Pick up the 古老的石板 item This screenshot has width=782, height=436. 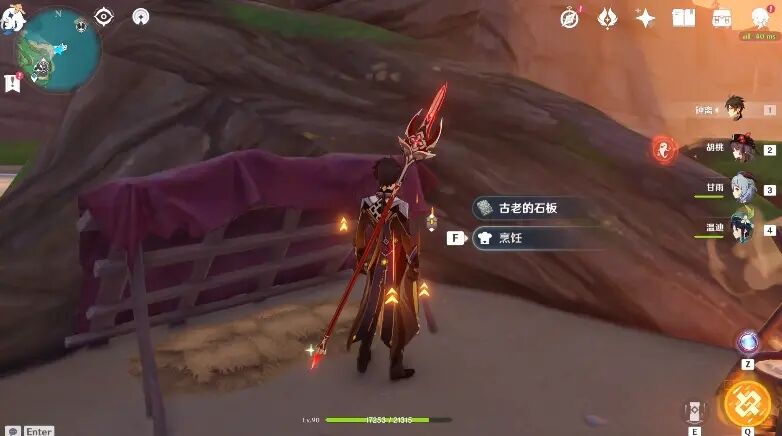pyautogui.click(x=530, y=208)
